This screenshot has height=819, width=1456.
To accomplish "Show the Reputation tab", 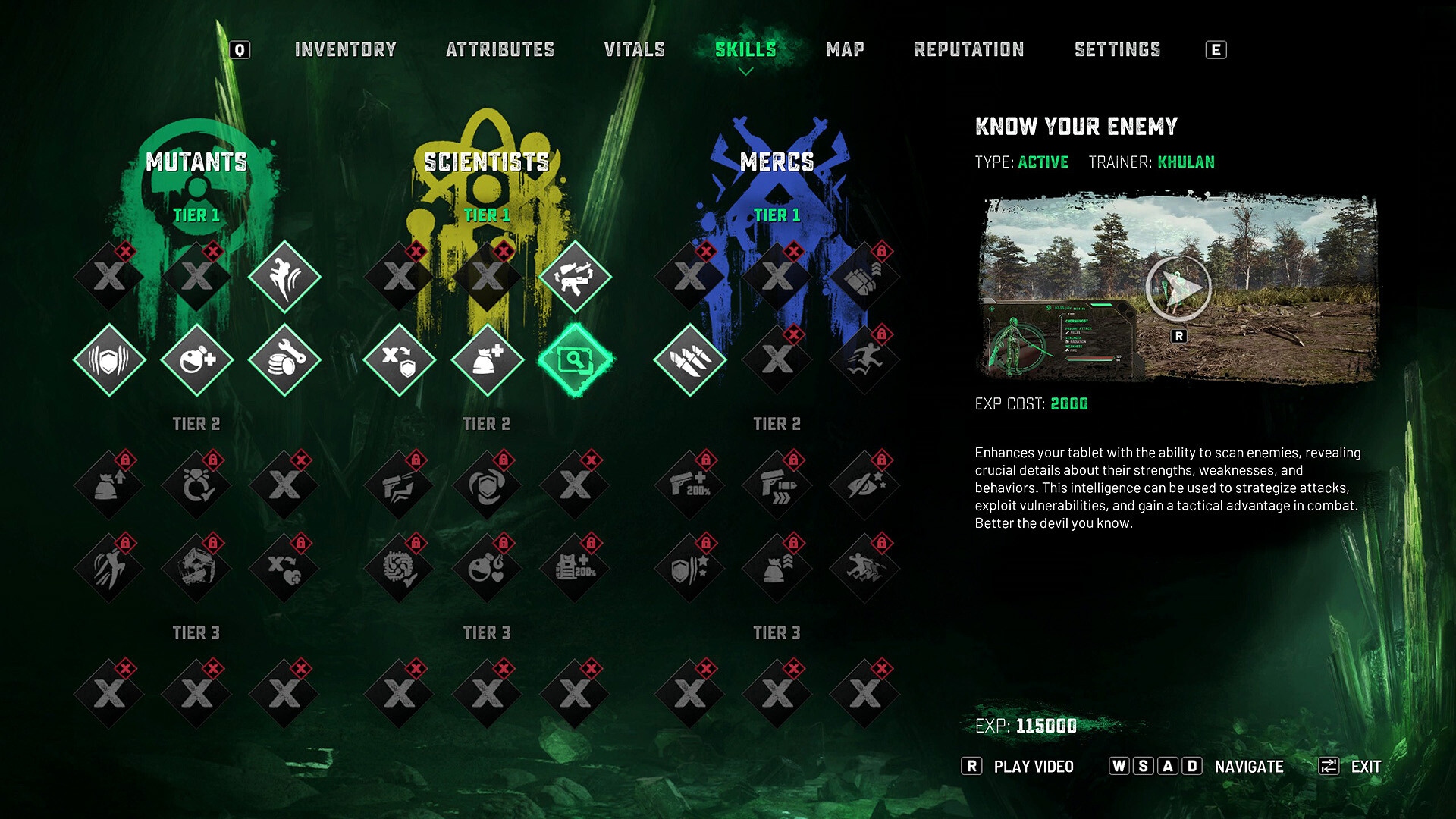I will [x=968, y=50].
